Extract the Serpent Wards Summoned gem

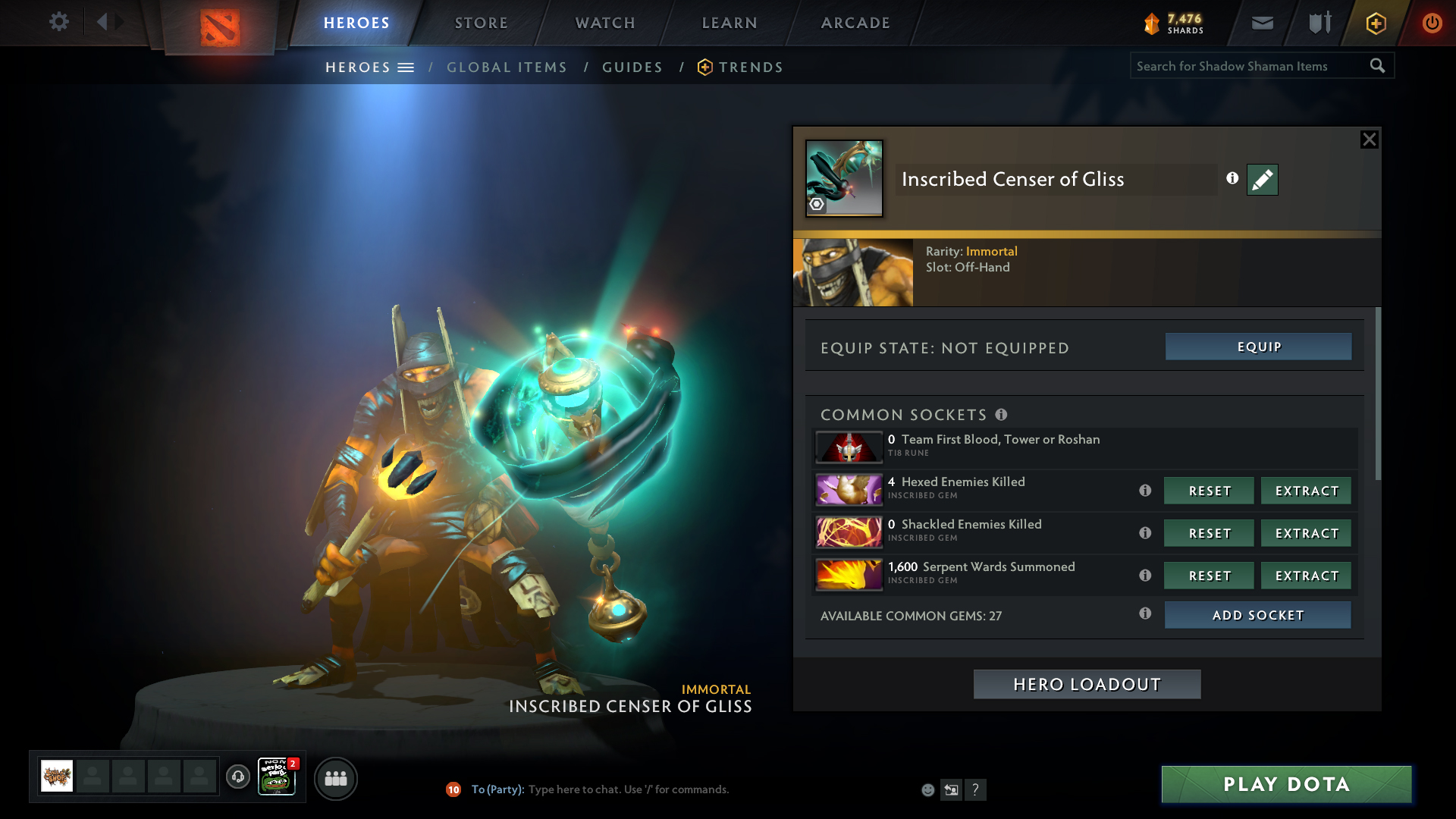pos(1306,576)
